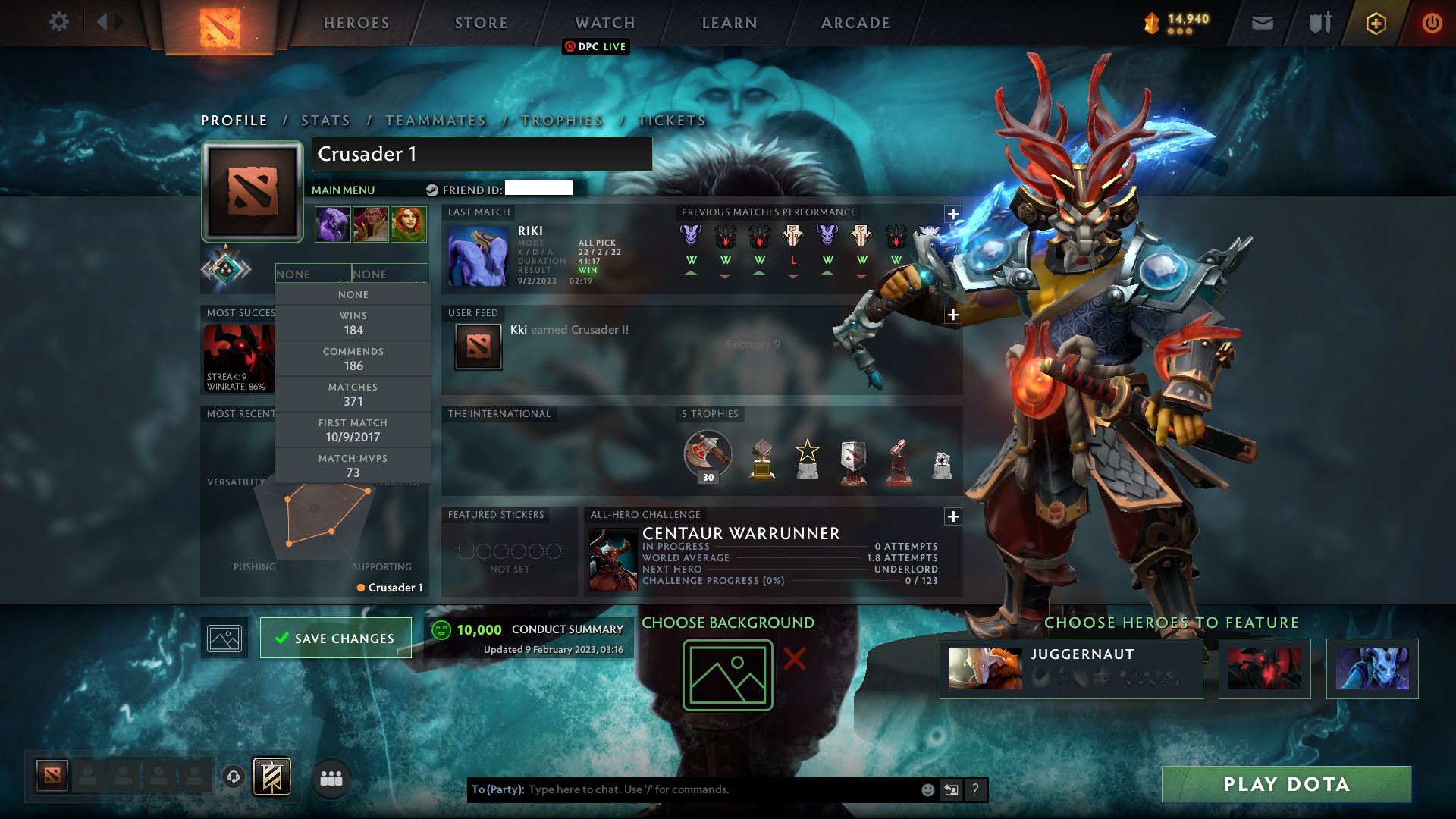Click the SAVE CHANGES button
This screenshot has width=1456, height=819.
[335, 638]
